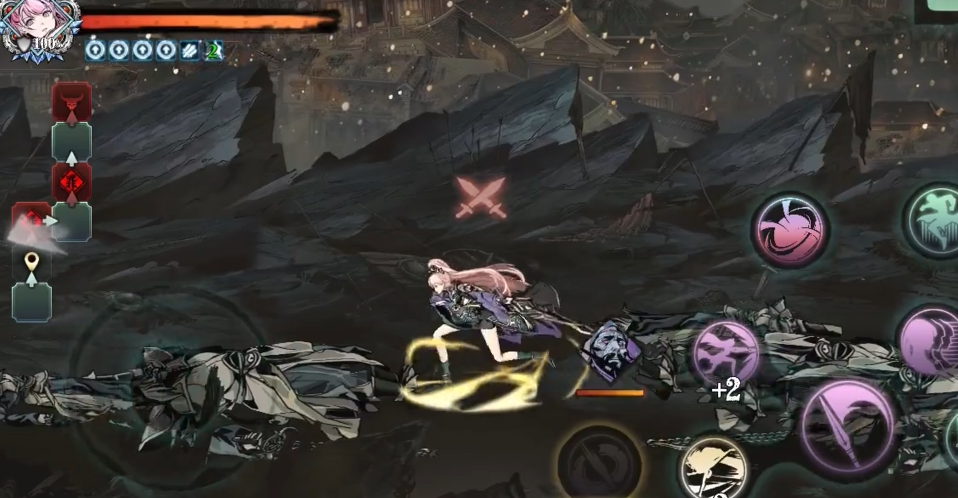958x498 pixels.
Task: Use the purple dash skill marked +2
Action: pos(725,355)
